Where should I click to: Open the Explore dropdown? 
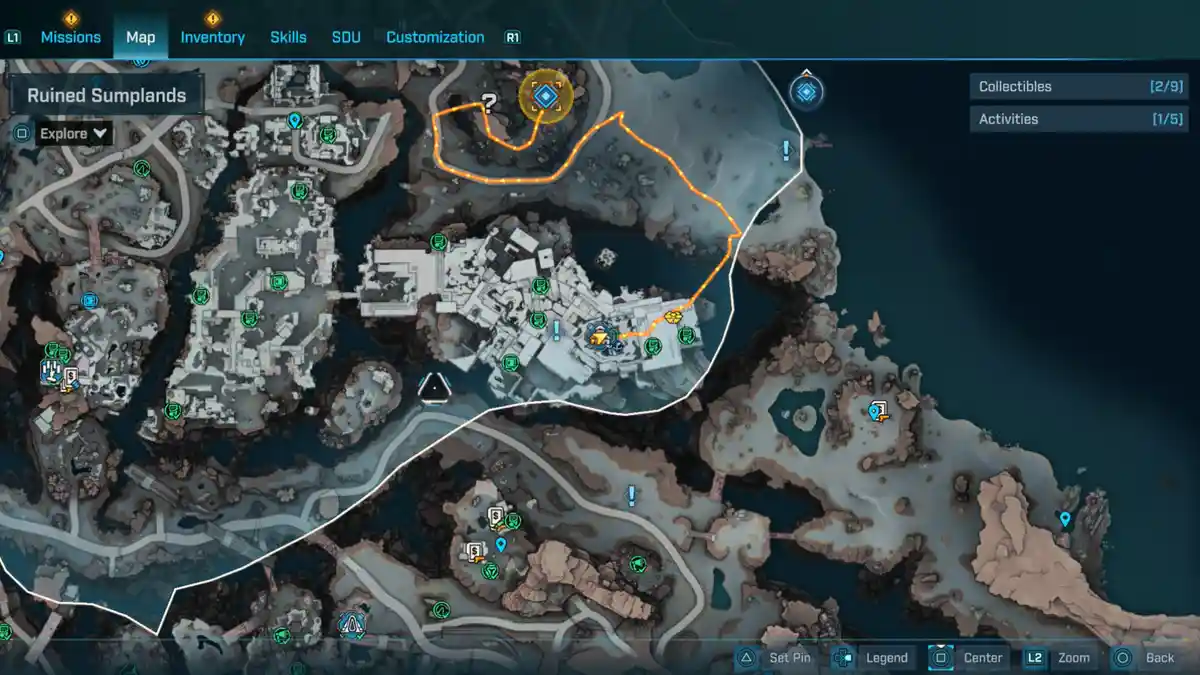[x=74, y=133]
